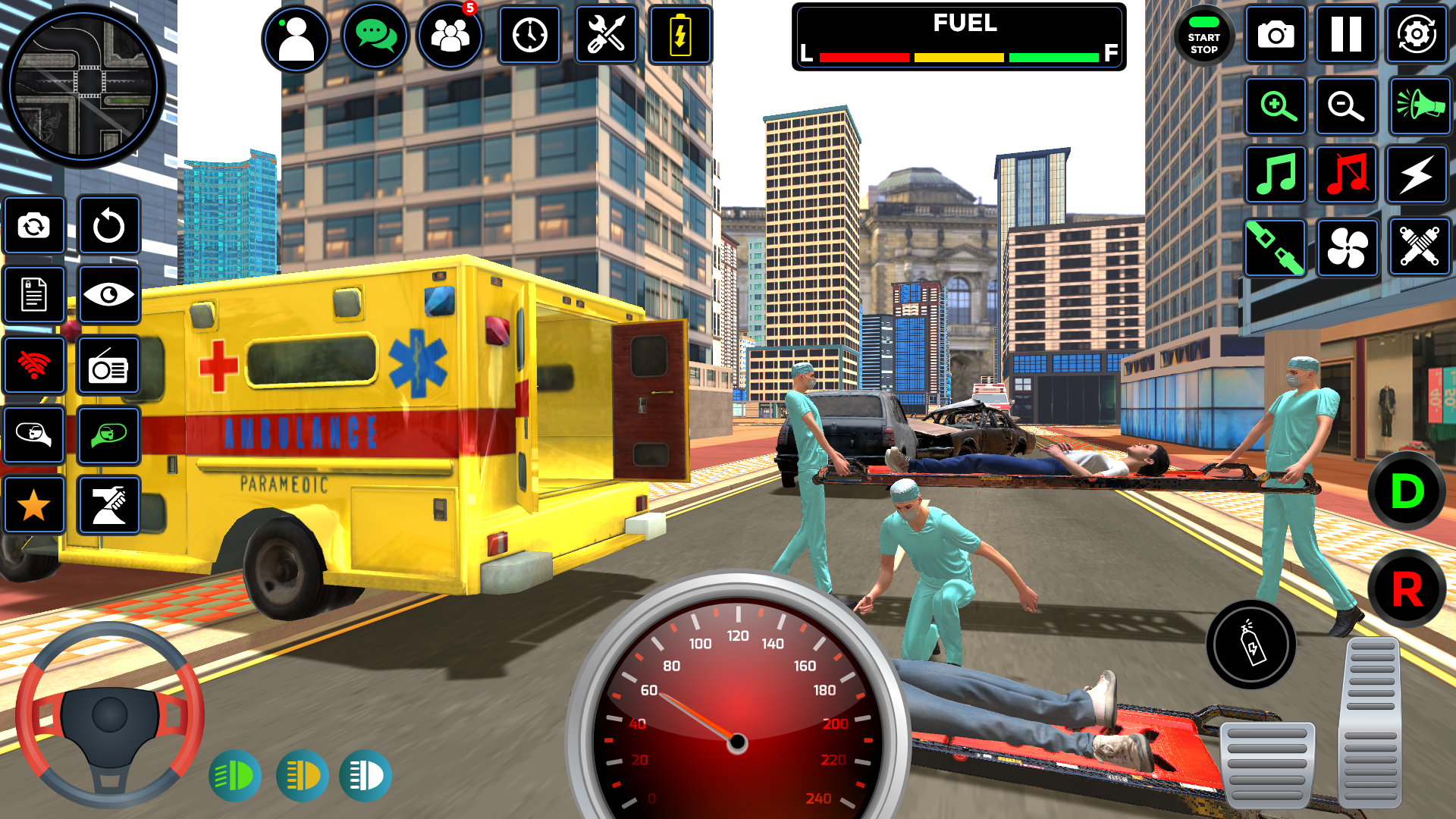Open the radio button
The height and width of the screenshot is (819, 1456).
coord(108,367)
